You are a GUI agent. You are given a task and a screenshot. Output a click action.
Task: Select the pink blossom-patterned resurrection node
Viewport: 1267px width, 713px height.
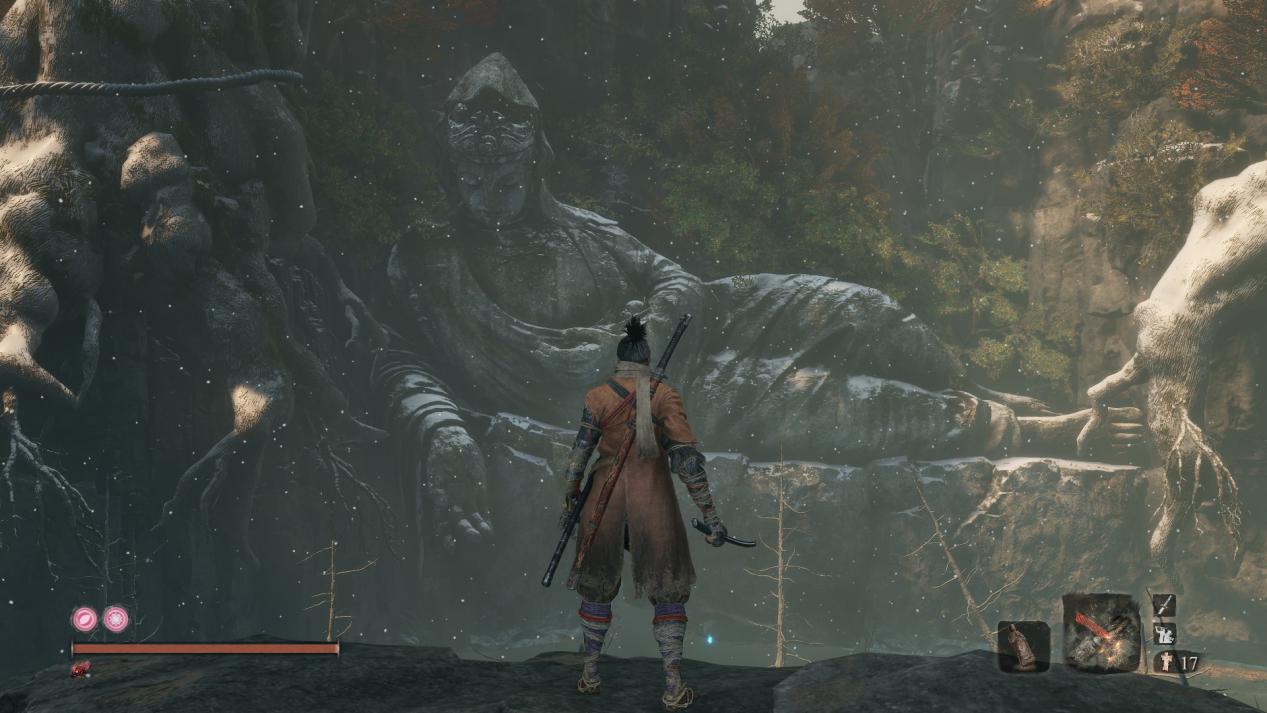pyautogui.click(x=116, y=619)
